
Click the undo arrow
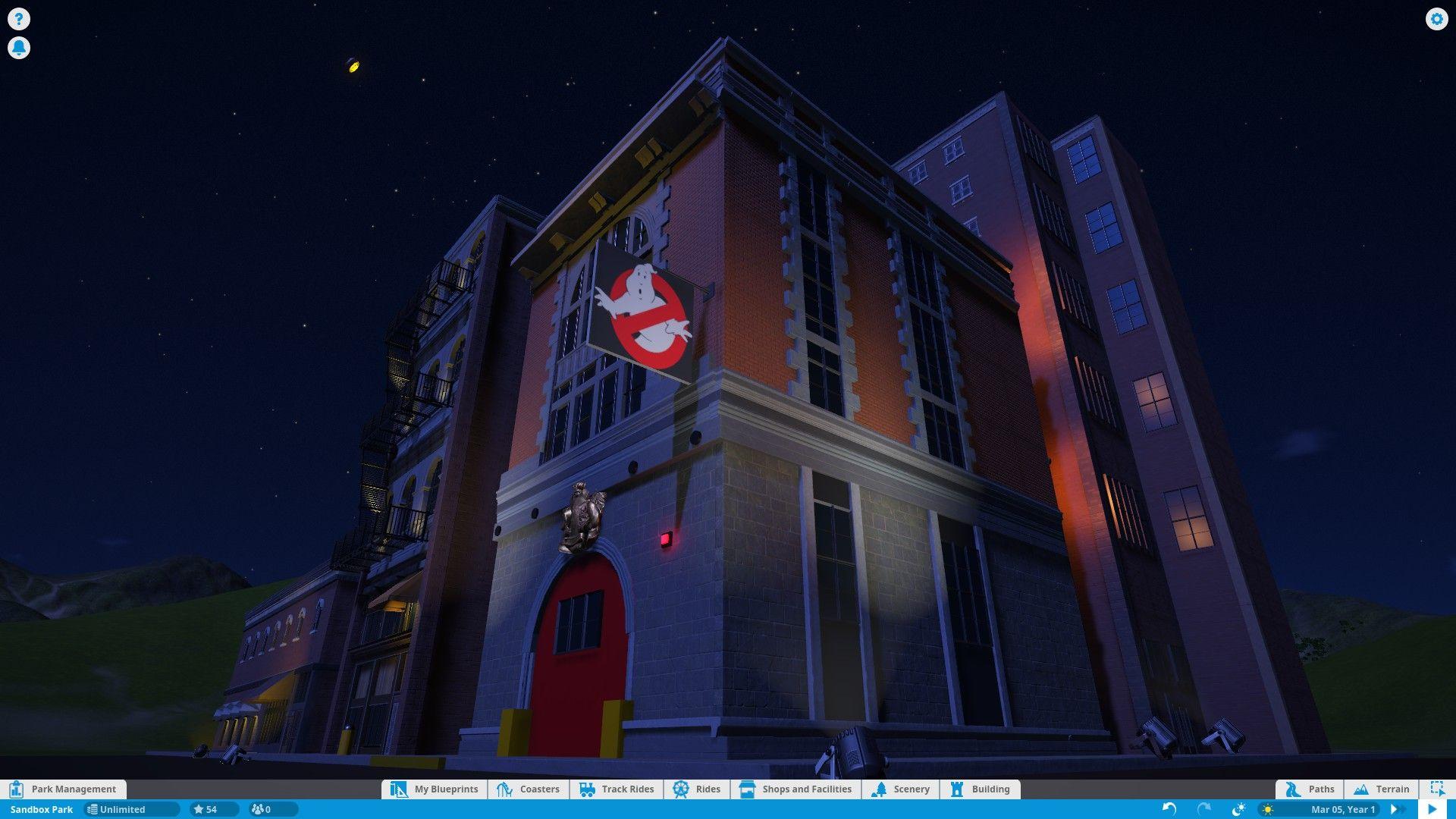coord(1169,809)
